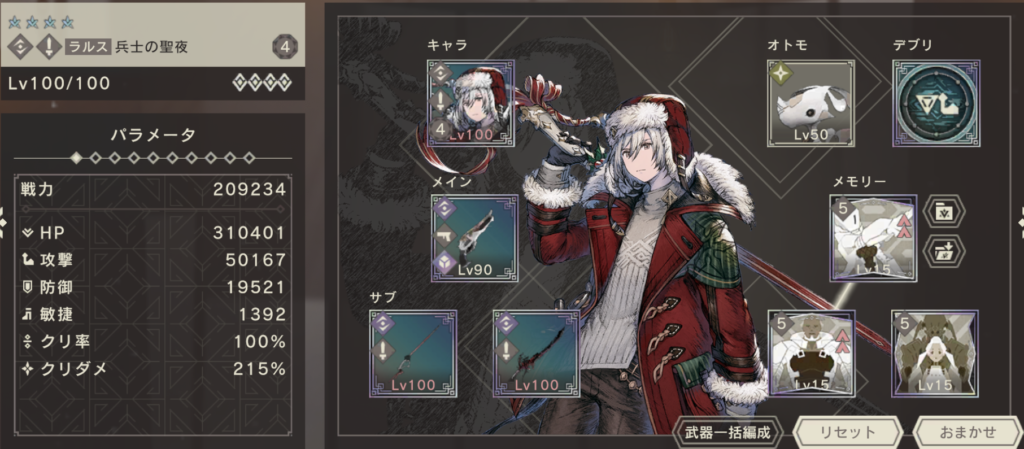
Task: Choose the memory showing an elderly white-robed figure
Action: (811, 354)
